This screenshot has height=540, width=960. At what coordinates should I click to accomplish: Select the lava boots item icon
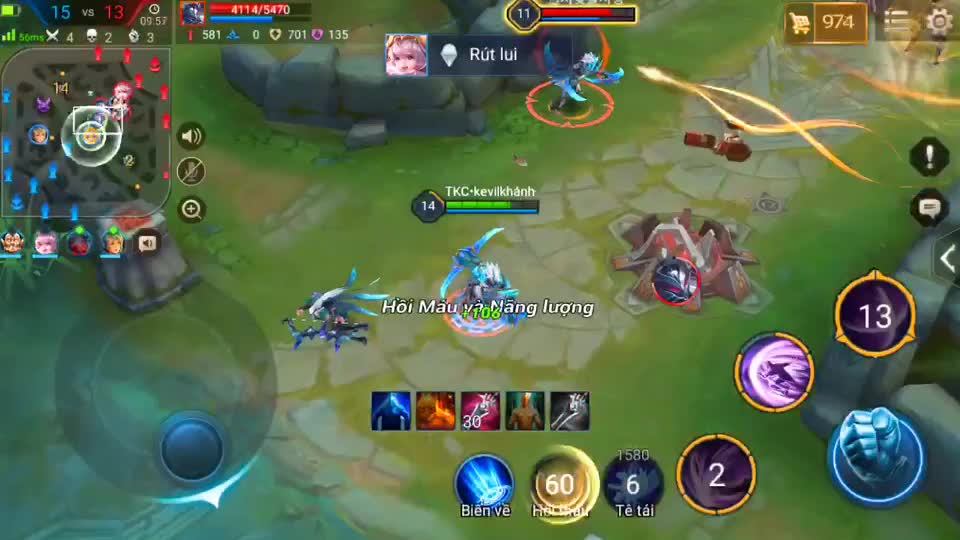(x=436, y=411)
